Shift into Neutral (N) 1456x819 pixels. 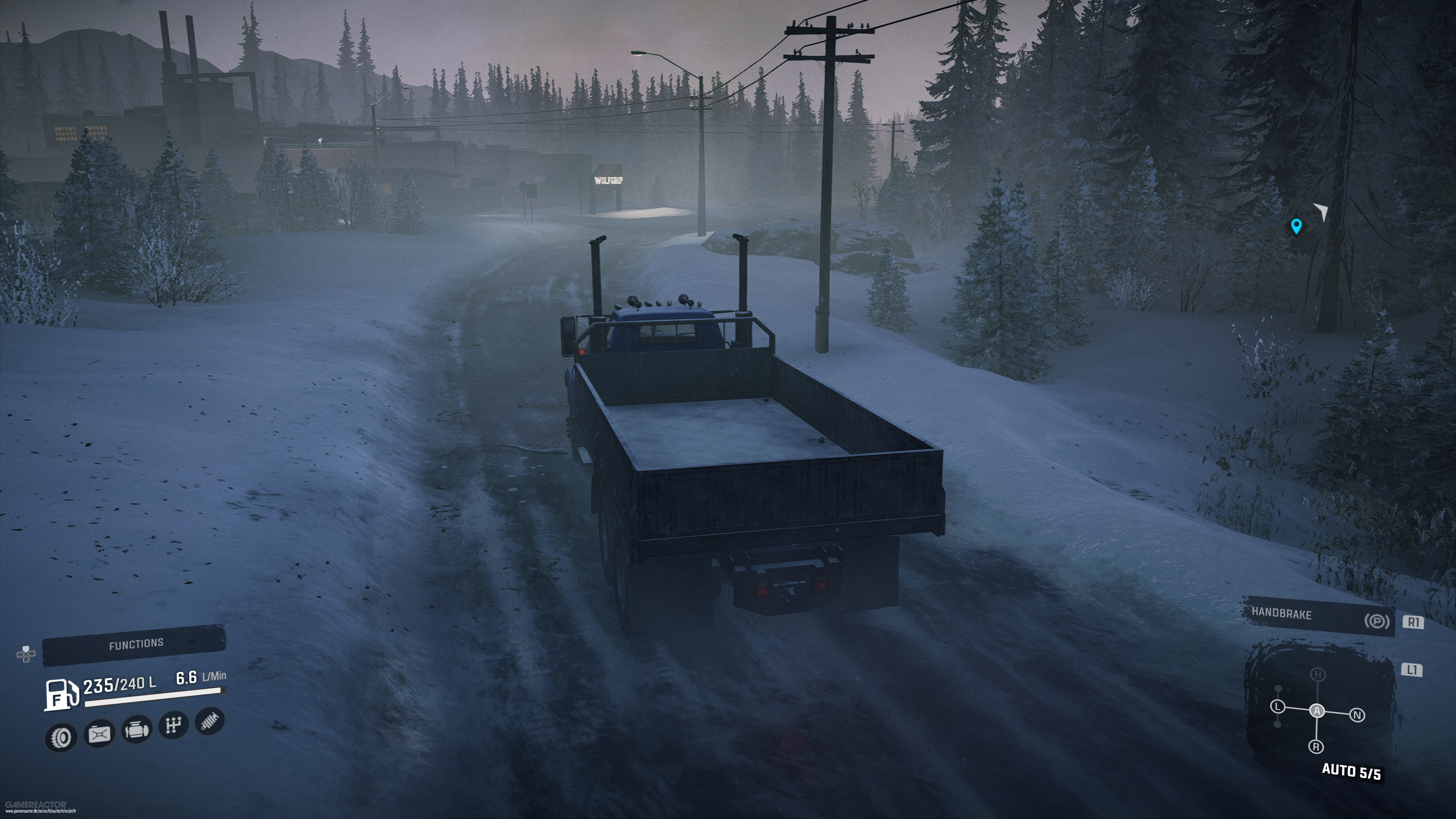[x=1357, y=715]
